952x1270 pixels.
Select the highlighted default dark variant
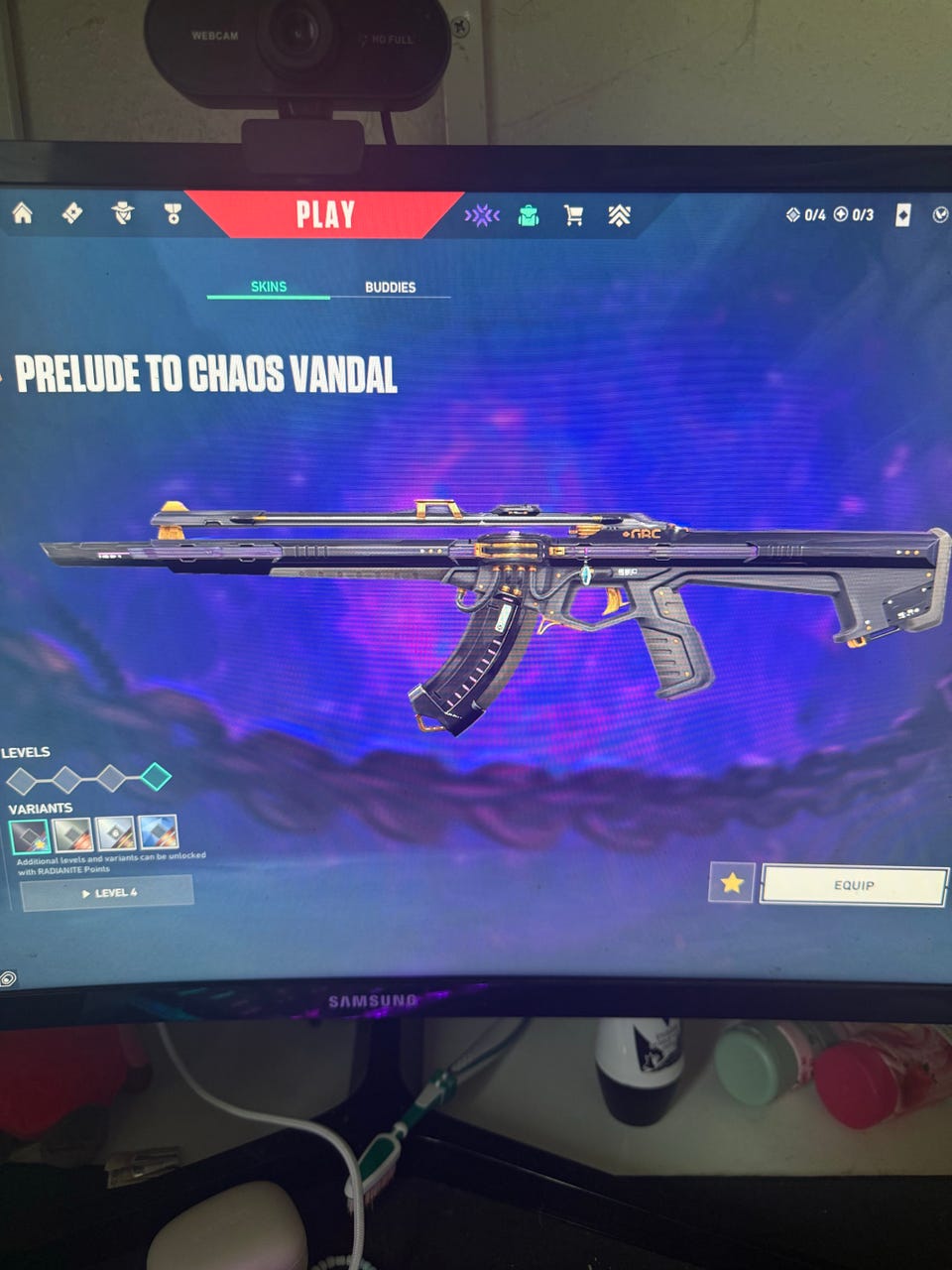click(29, 835)
